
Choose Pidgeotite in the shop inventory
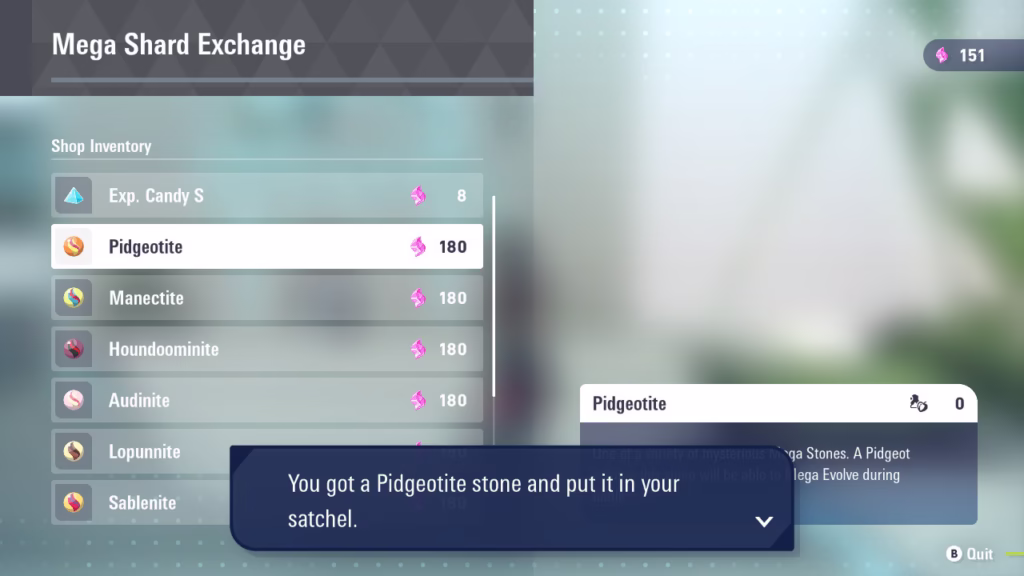tap(267, 246)
